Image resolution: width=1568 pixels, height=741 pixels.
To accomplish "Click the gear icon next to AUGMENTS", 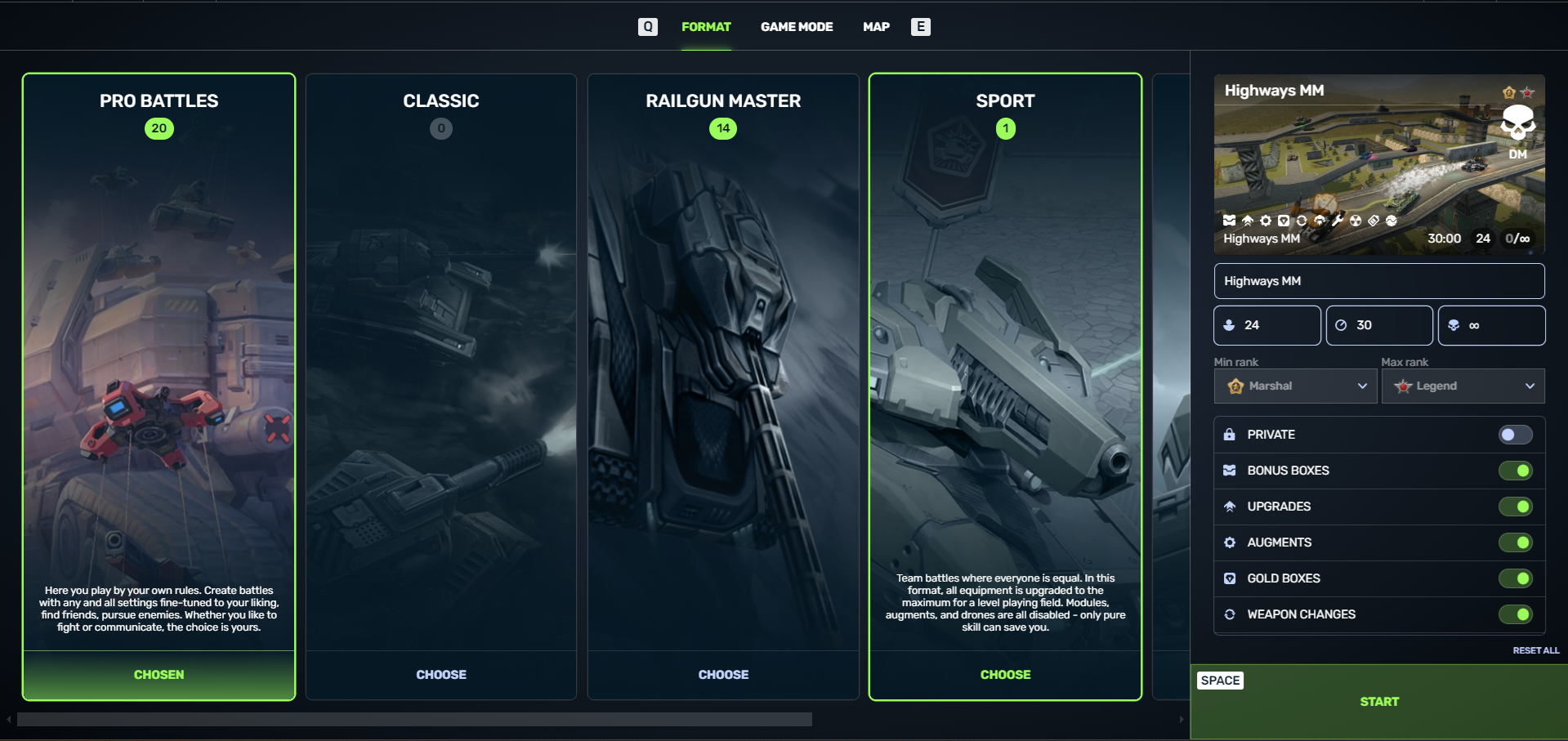I will click(1230, 542).
